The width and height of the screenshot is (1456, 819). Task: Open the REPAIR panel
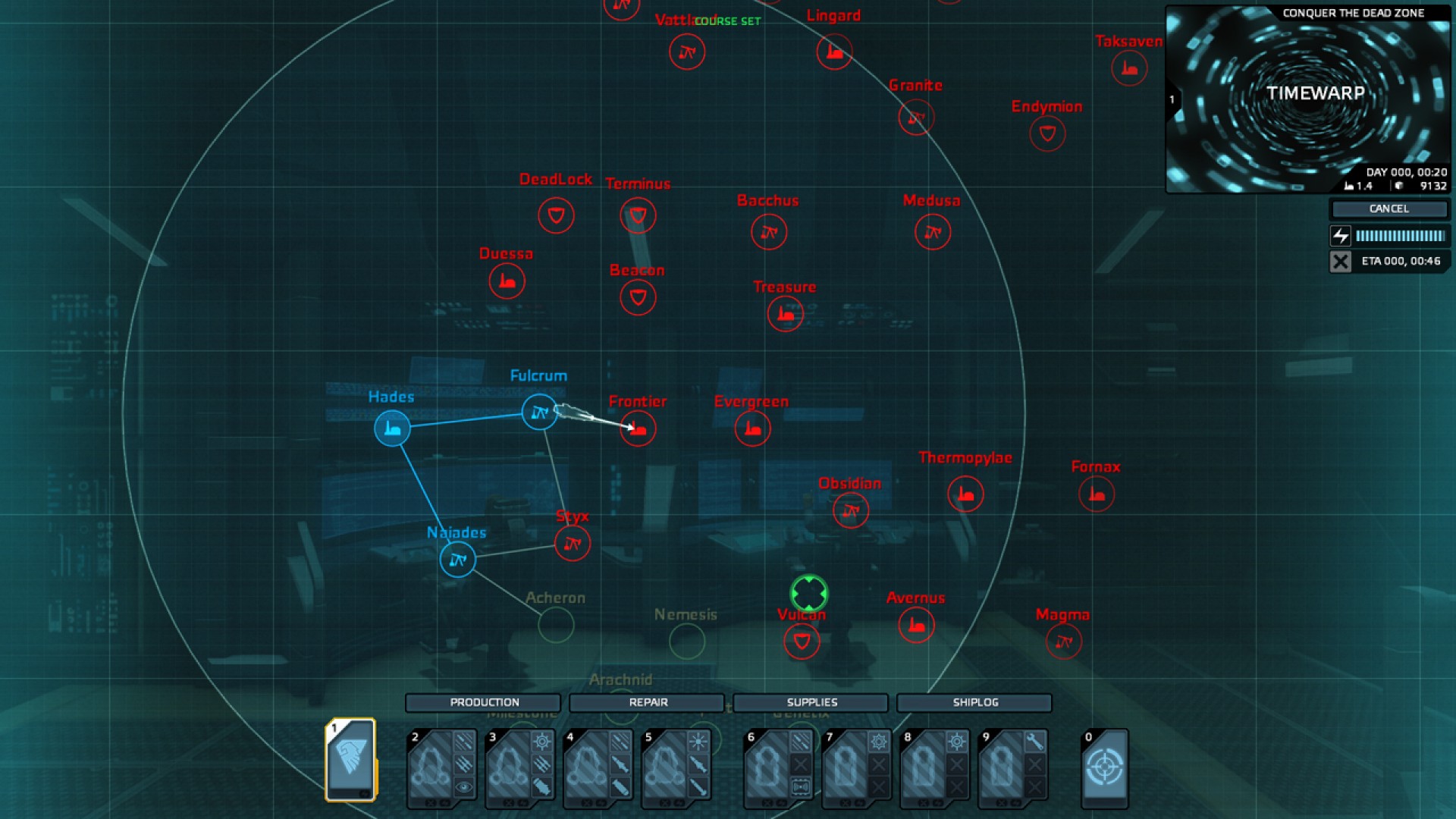tap(647, 702)
